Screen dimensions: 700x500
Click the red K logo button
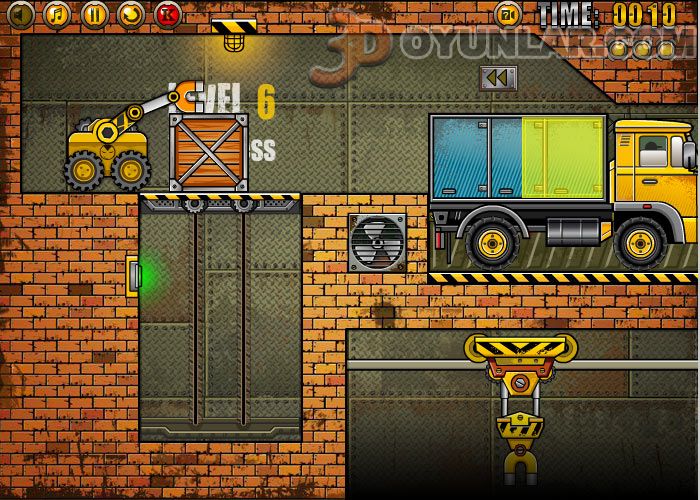coord(168,14)
